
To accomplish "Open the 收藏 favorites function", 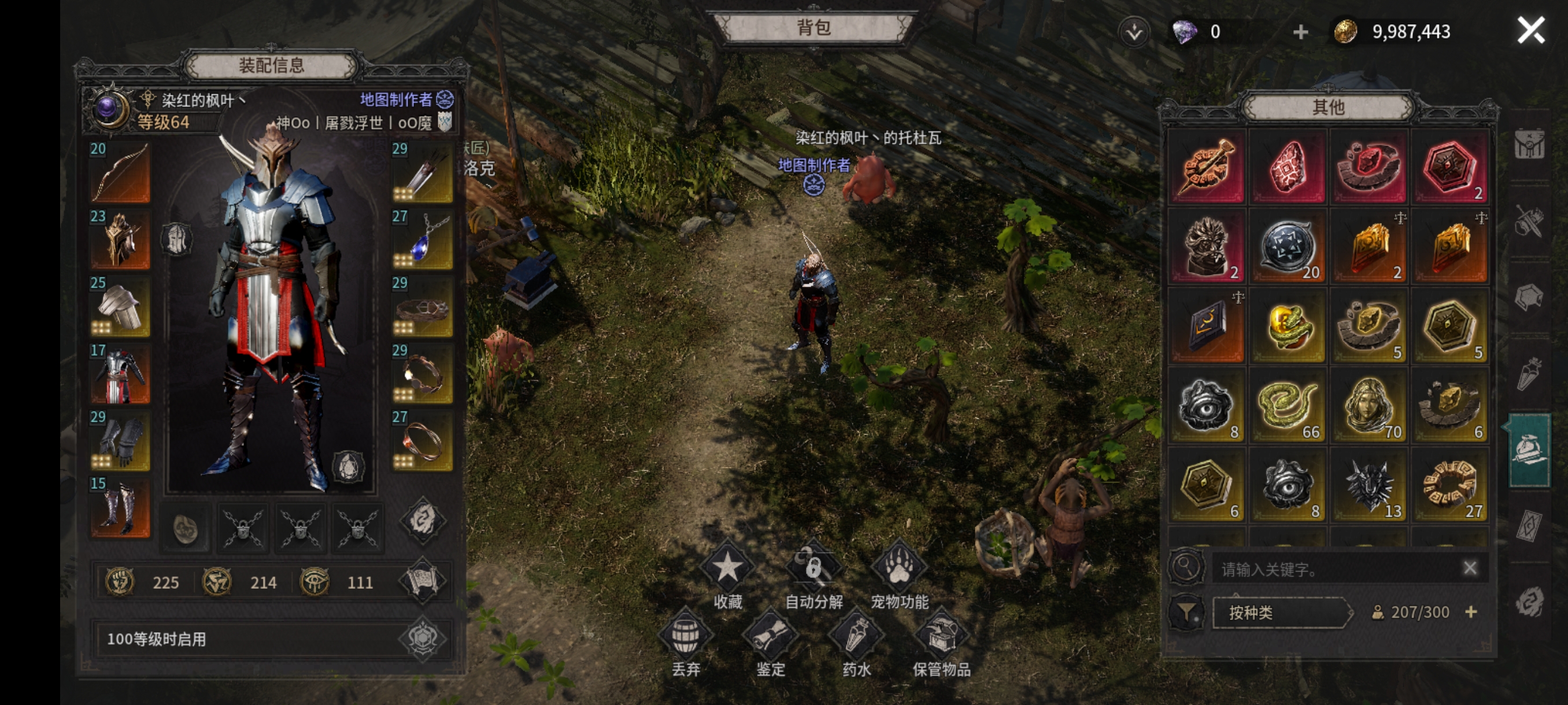I will (x=727, y=569).
